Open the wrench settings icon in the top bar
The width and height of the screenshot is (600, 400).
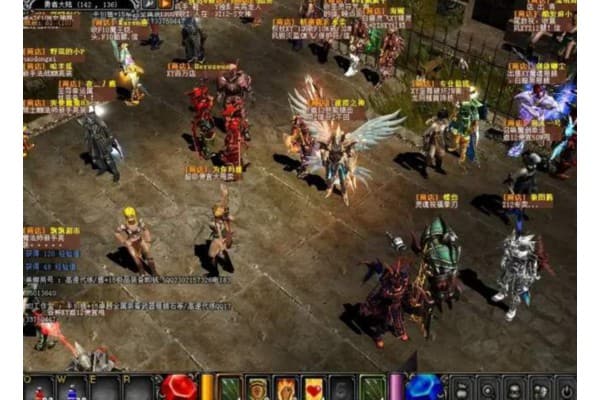click(147, 4)
